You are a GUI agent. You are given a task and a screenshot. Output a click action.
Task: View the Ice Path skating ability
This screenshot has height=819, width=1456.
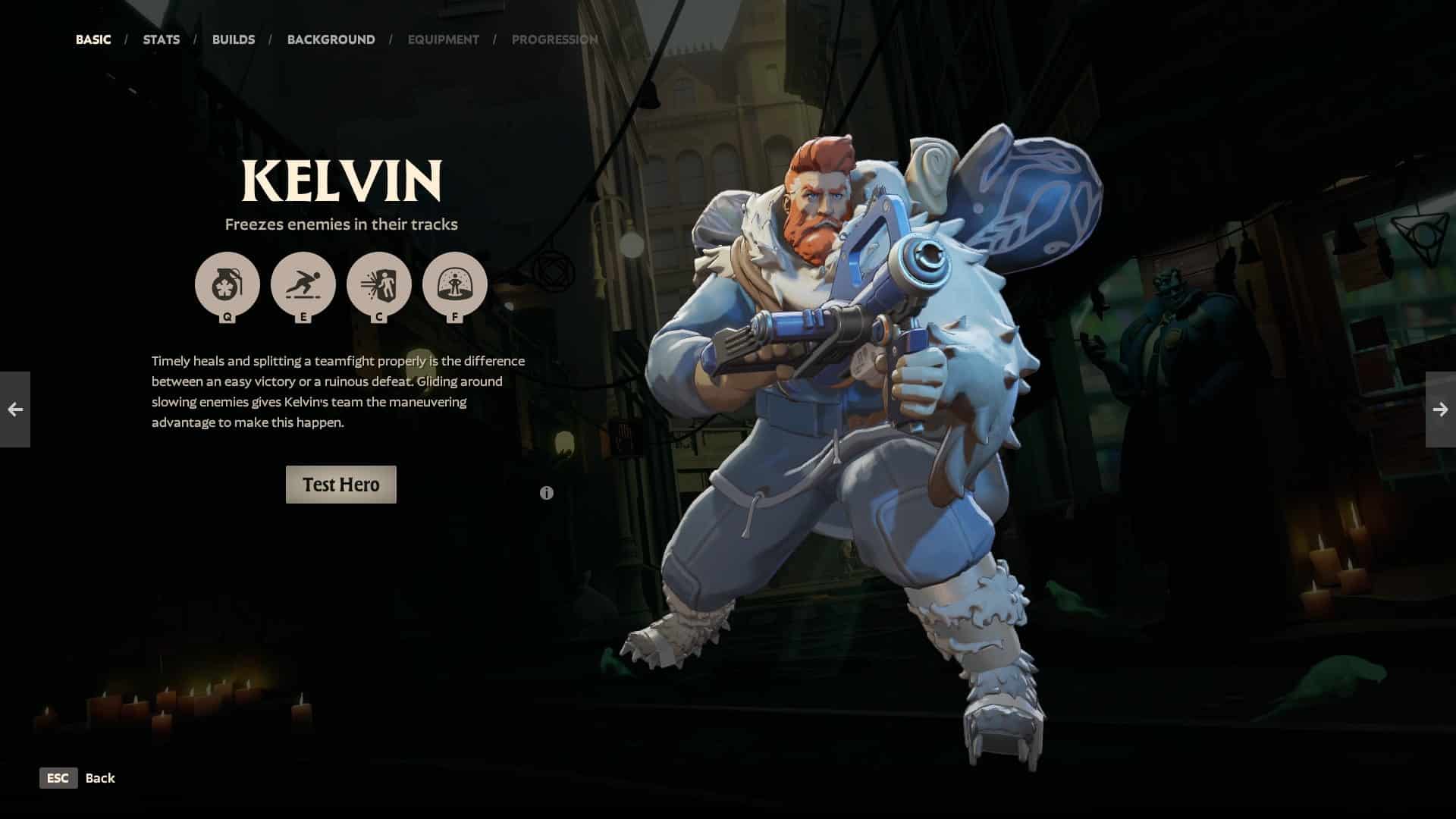(x=303, y=284)
